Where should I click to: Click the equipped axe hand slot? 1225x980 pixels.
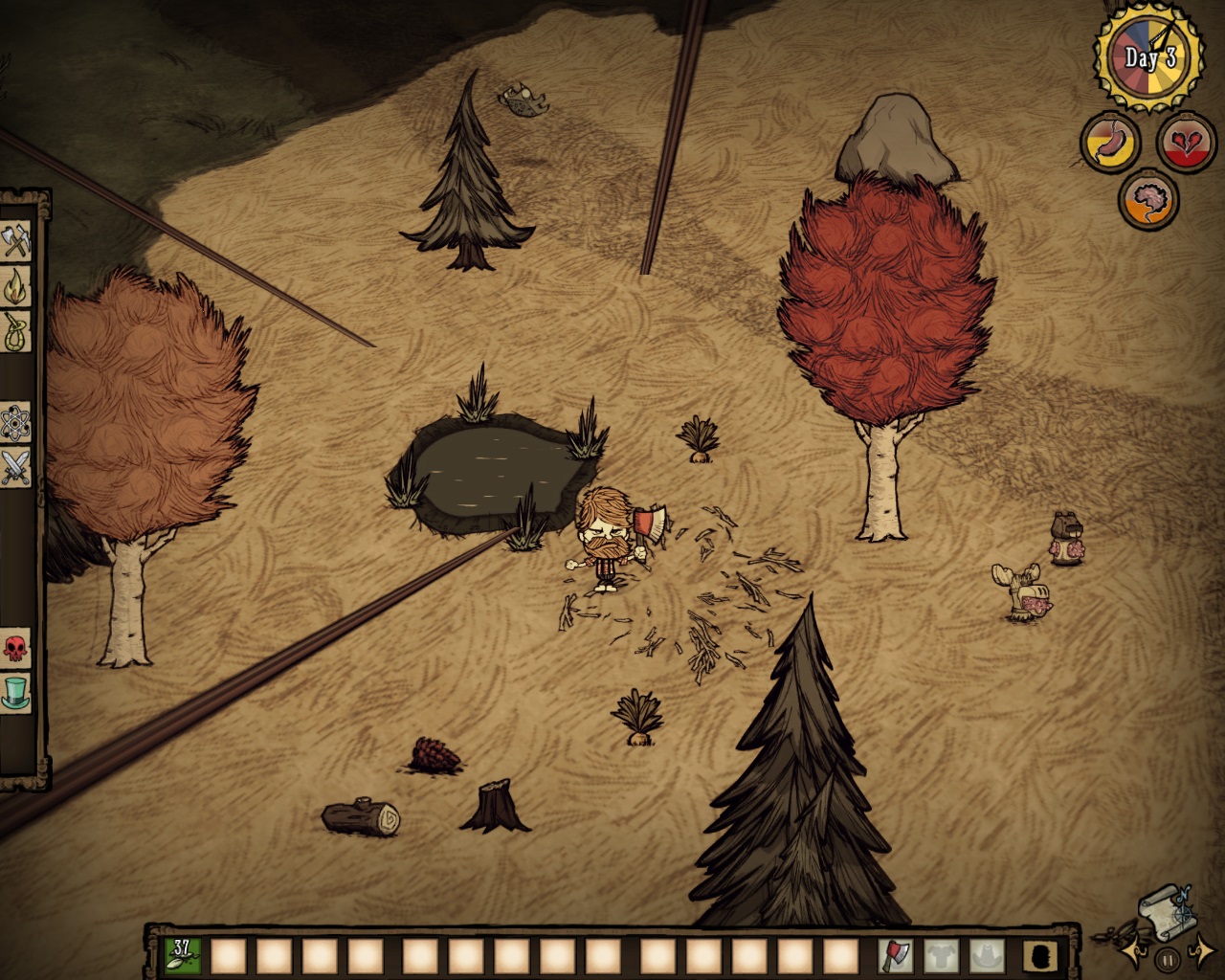896,955
